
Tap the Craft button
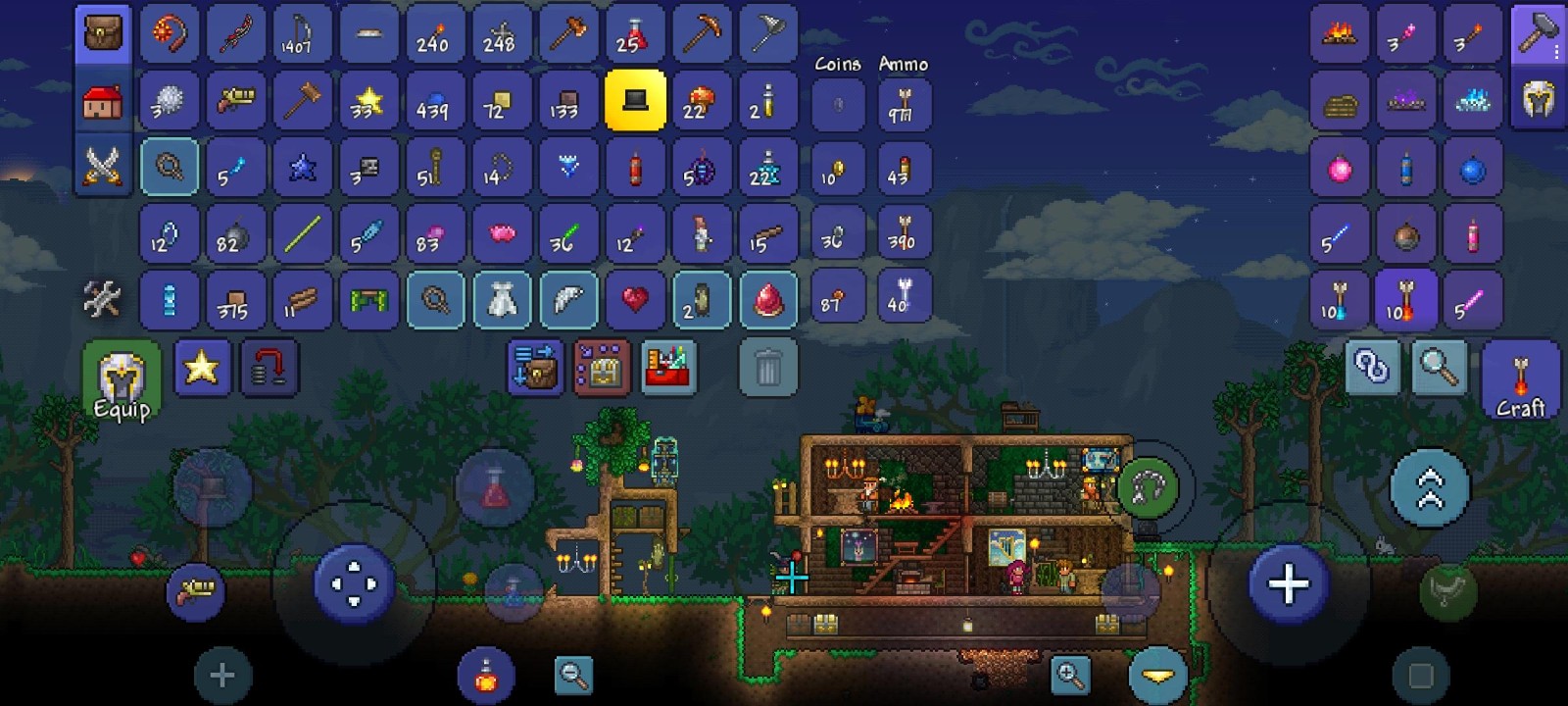pos(1520,382)
